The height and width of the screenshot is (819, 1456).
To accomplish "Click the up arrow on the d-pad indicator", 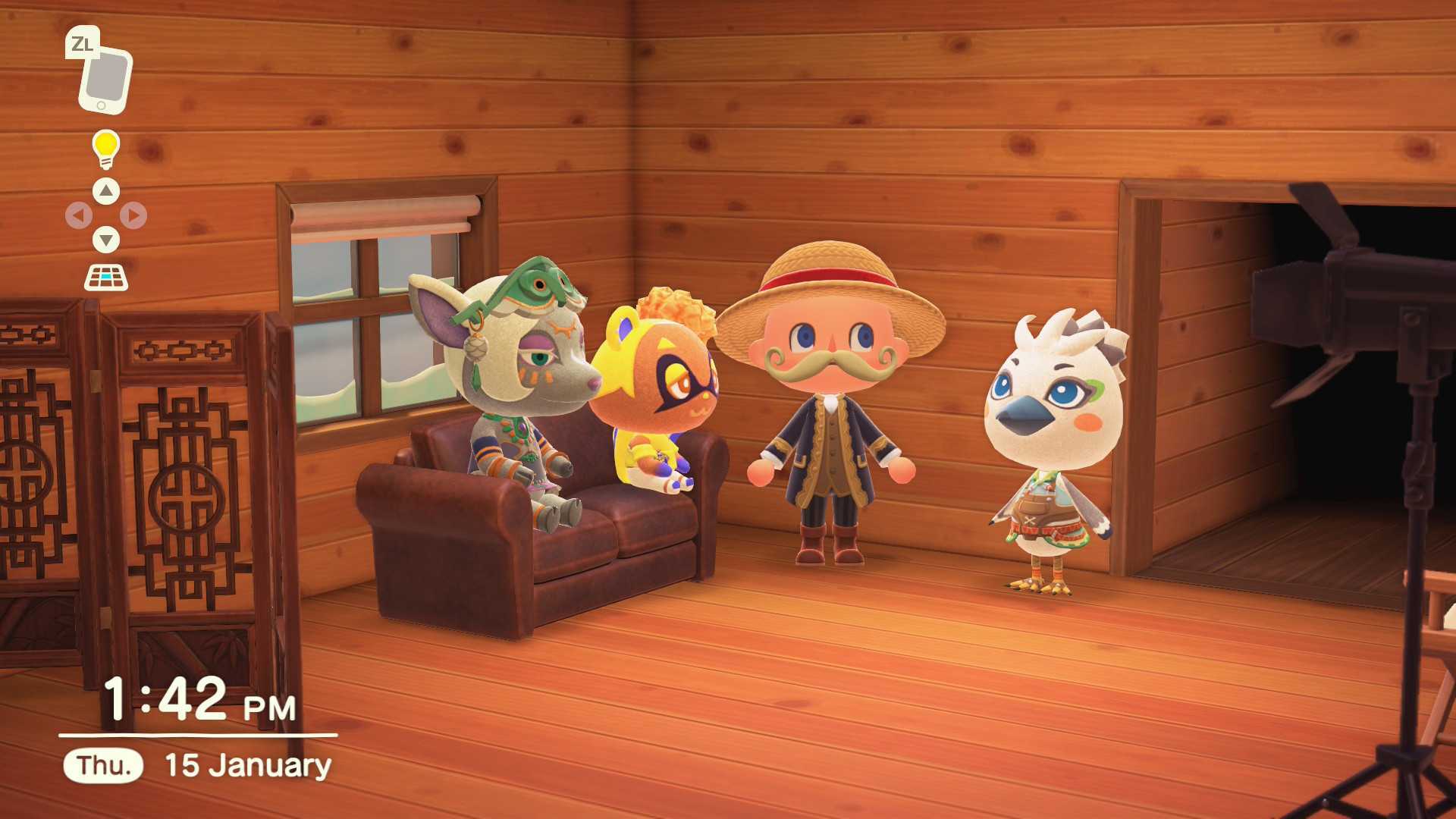I will point(106,191).
